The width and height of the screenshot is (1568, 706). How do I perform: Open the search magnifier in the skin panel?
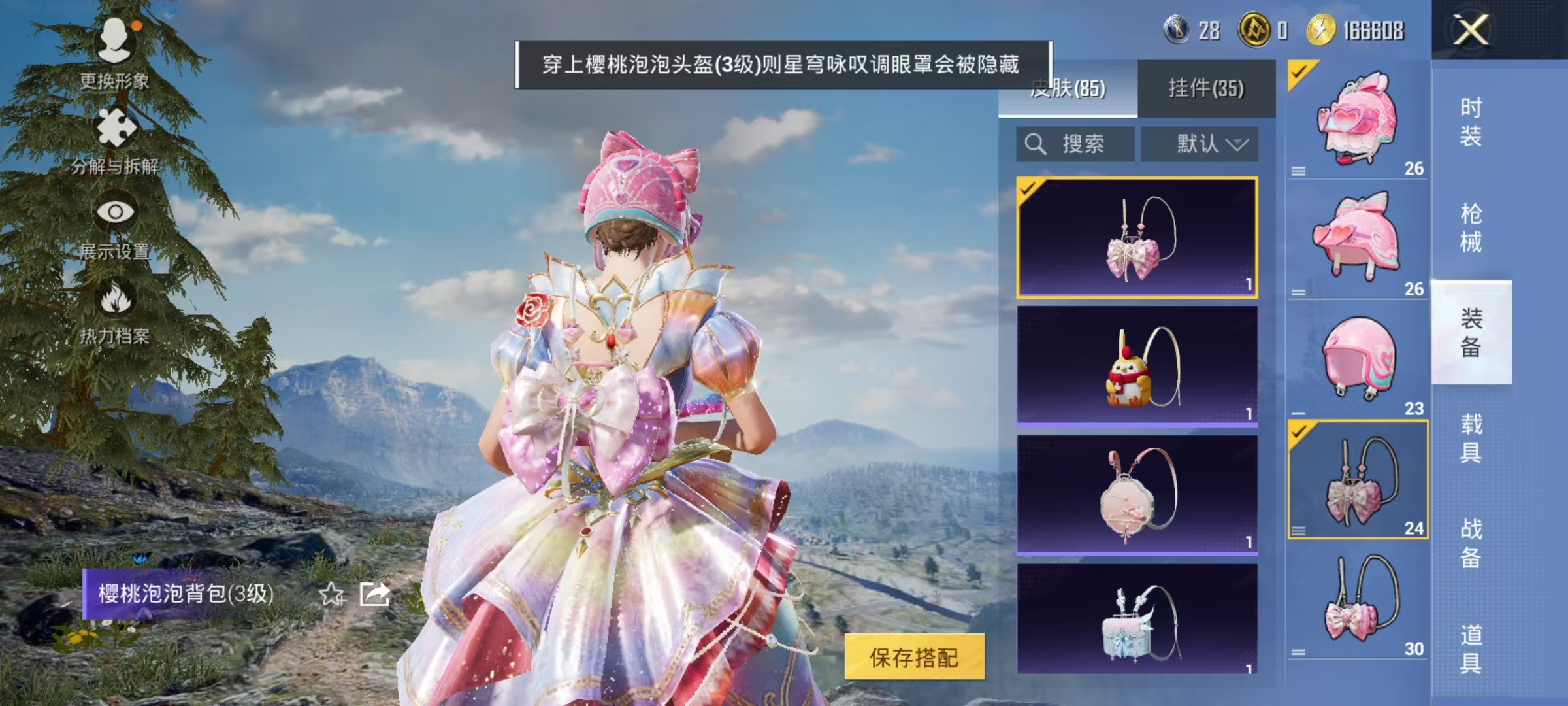pos(1036,144)
